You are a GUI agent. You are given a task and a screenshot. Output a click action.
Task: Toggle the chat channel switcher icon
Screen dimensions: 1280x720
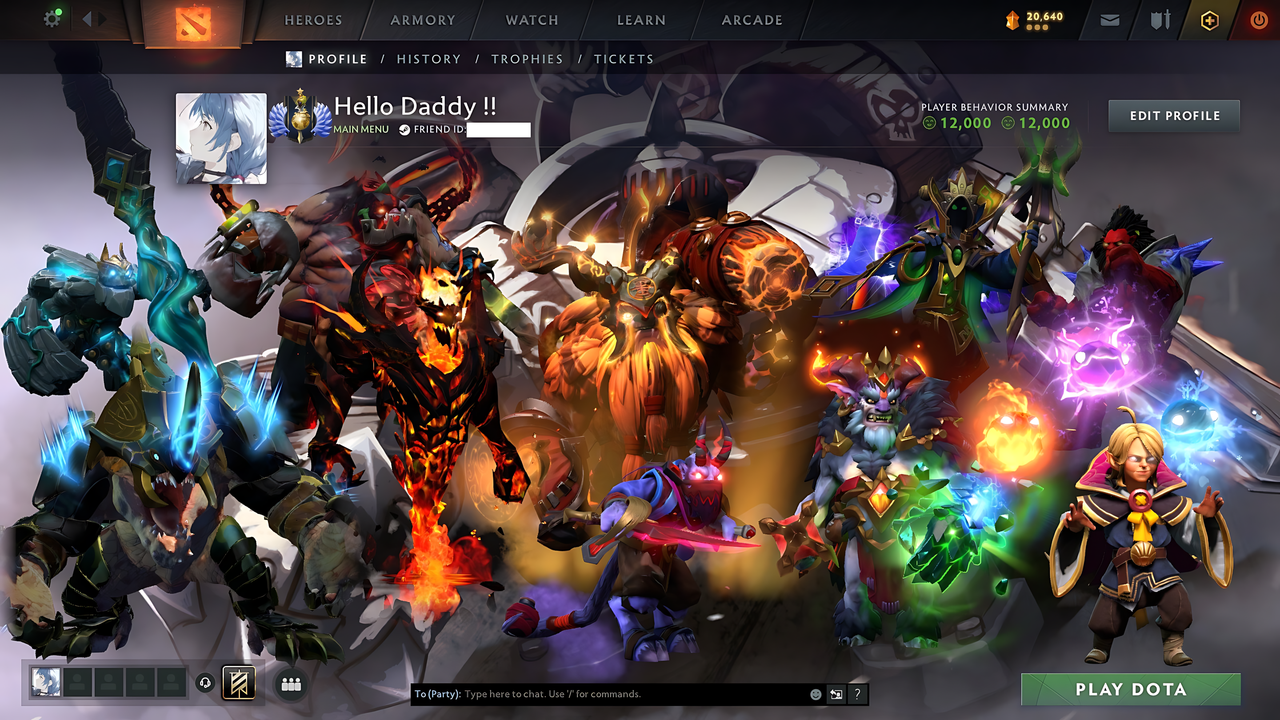click(836, 693)
